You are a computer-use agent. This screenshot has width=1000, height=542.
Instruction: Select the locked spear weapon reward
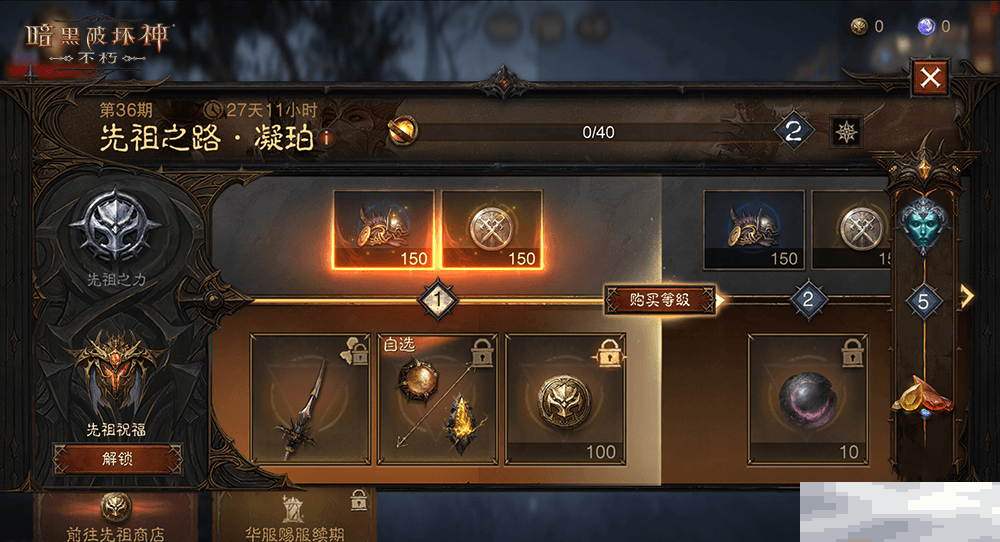(x=310, y=399)
